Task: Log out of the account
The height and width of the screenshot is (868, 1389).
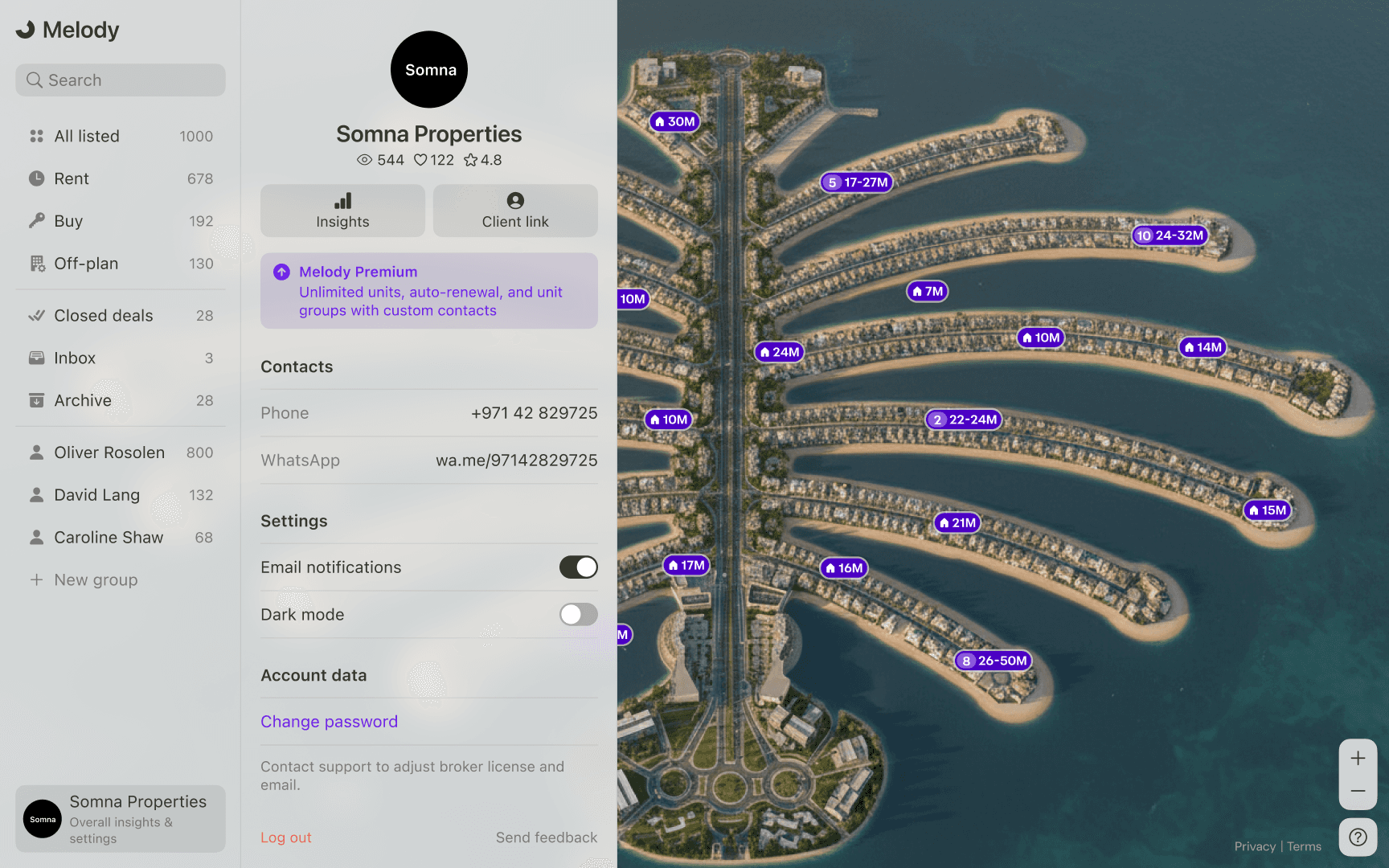Action: [285, 837]
